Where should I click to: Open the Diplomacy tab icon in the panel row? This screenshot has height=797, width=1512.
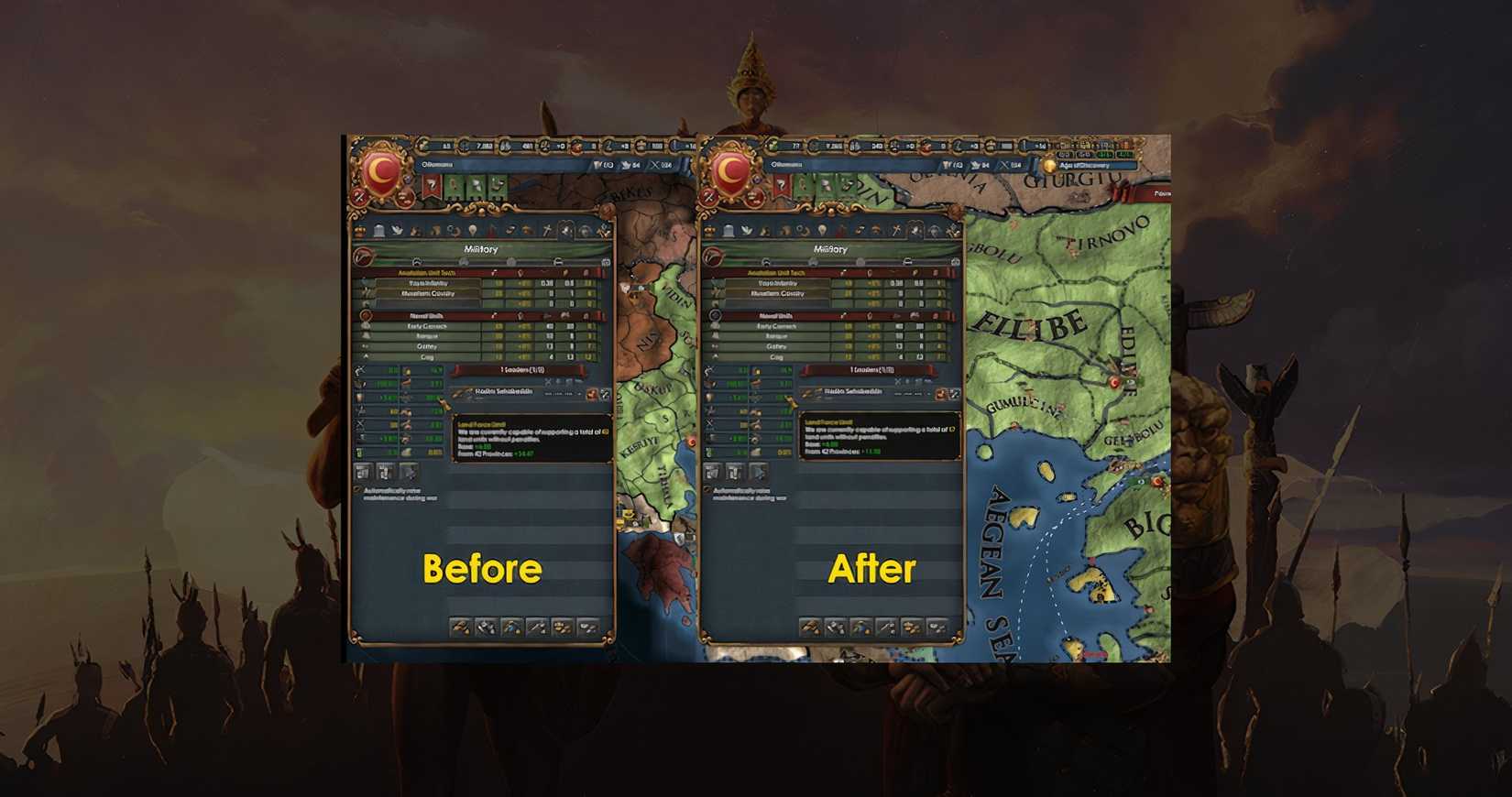tap(397, 229)
